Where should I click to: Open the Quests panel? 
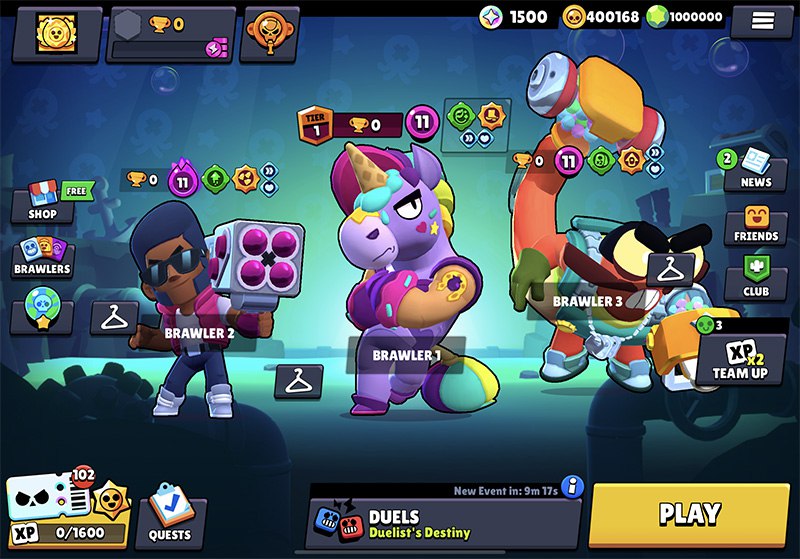coord(169,520)
